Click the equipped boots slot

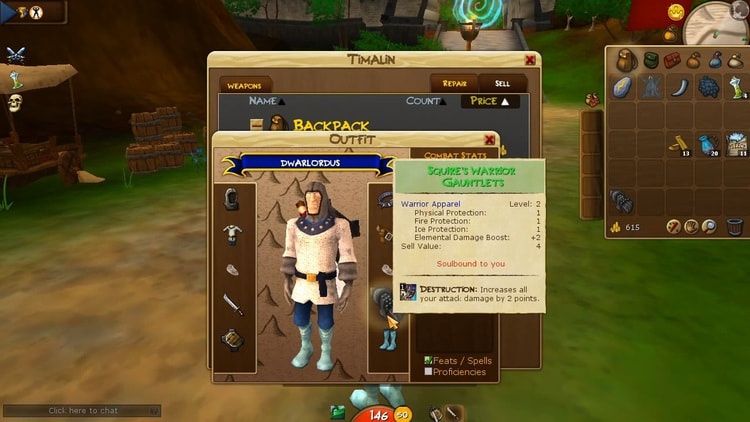pyautogui.click(x=388, y=339)
